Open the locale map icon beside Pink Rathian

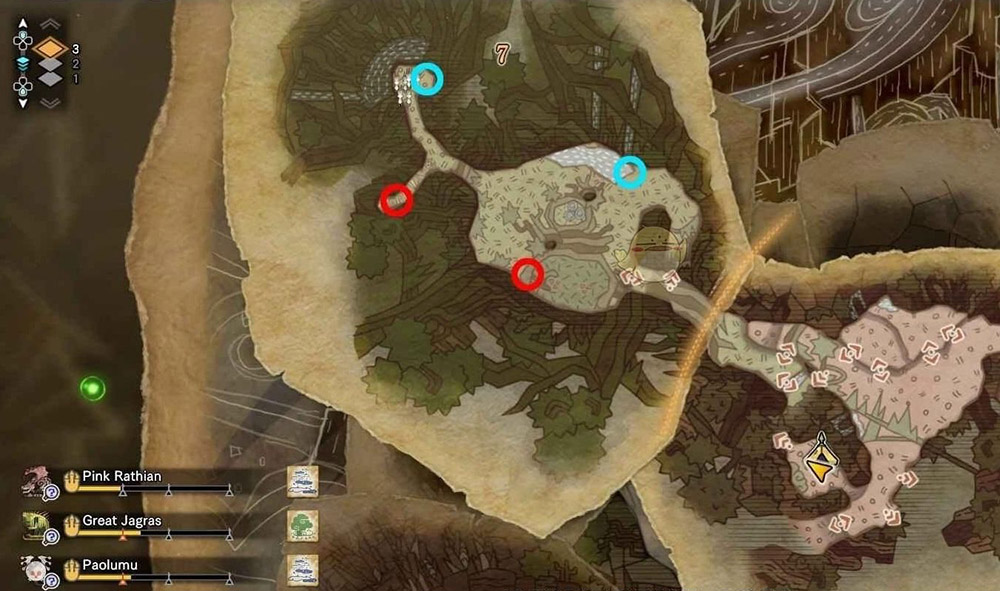coord(302,481)
